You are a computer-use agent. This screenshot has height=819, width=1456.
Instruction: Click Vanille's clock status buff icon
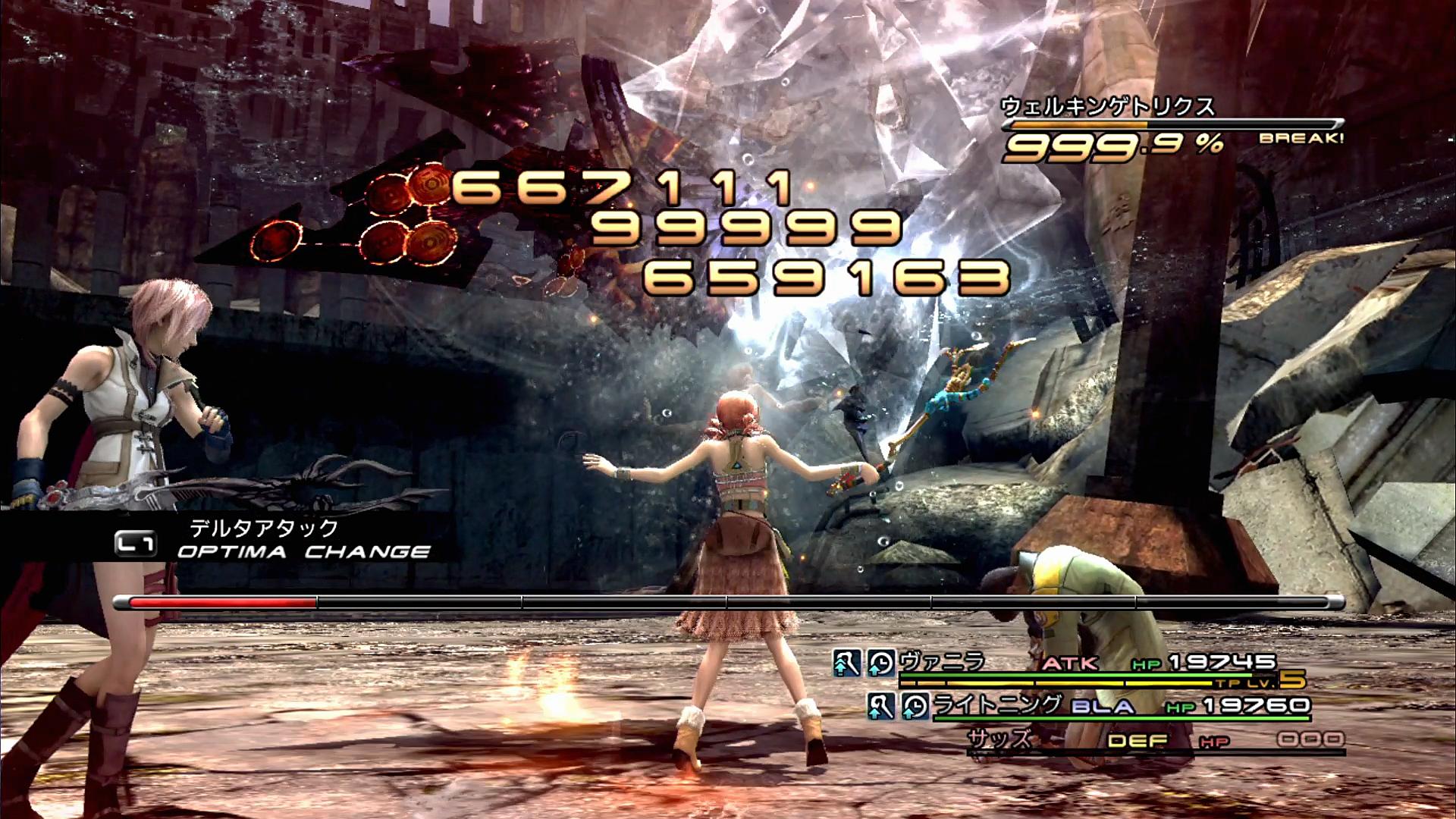pos(881,664)
